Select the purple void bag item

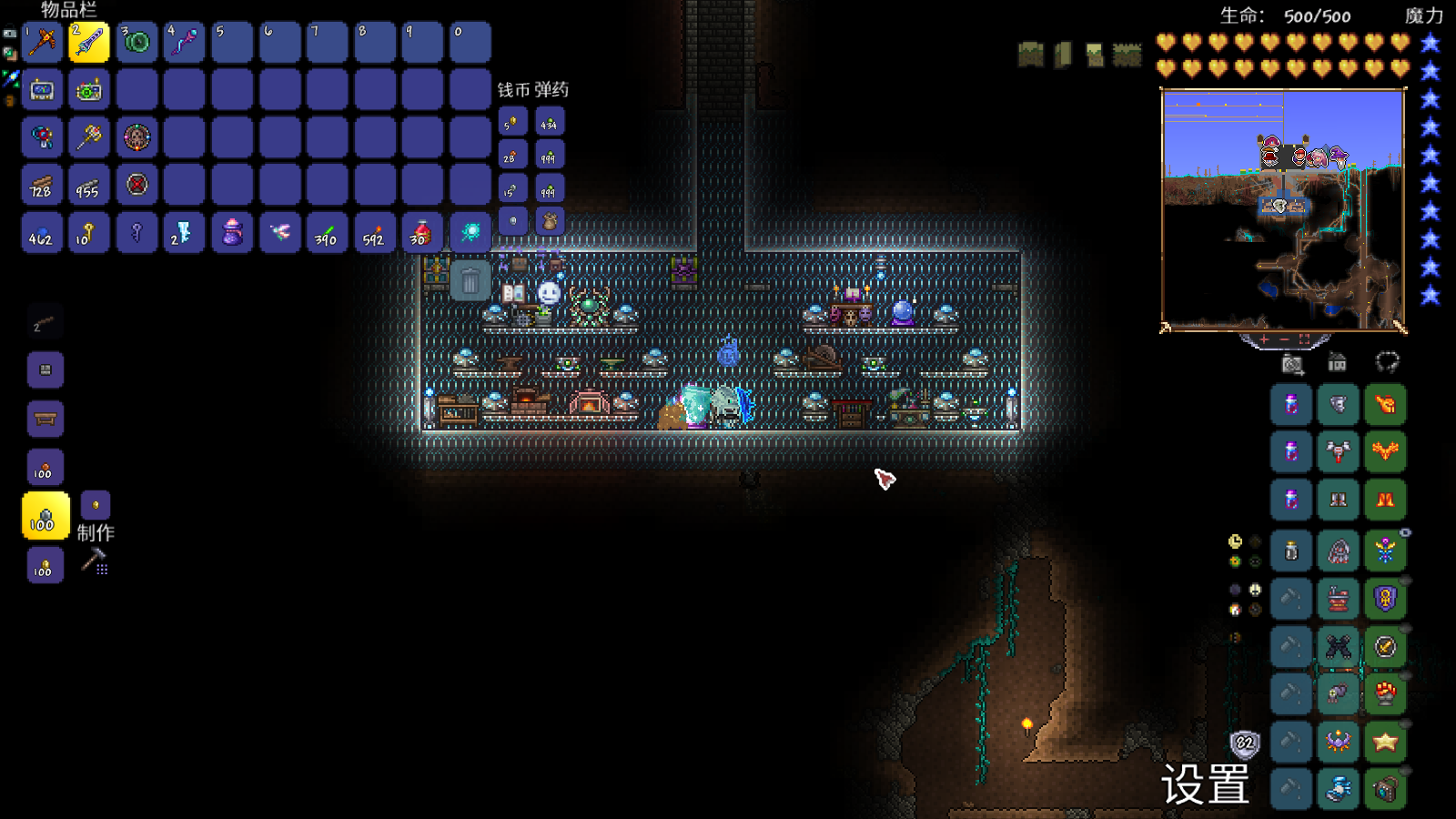(232, 233)
